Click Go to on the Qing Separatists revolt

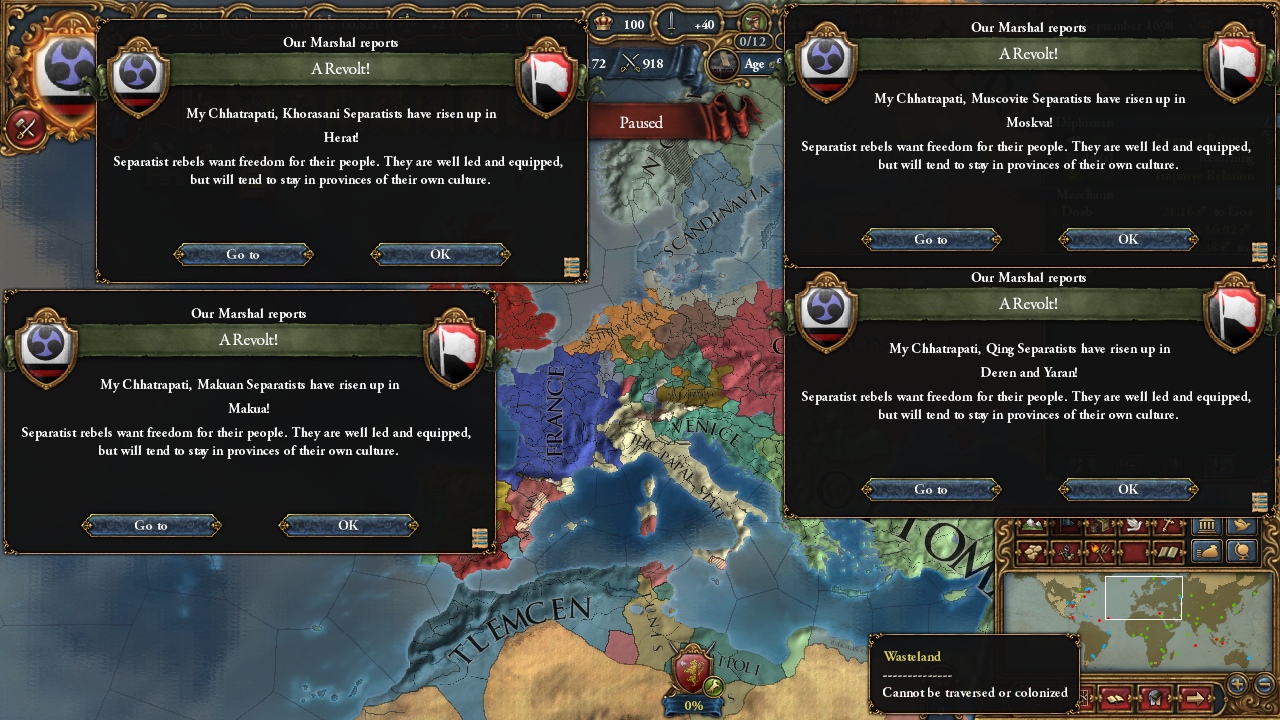point(929,489)
